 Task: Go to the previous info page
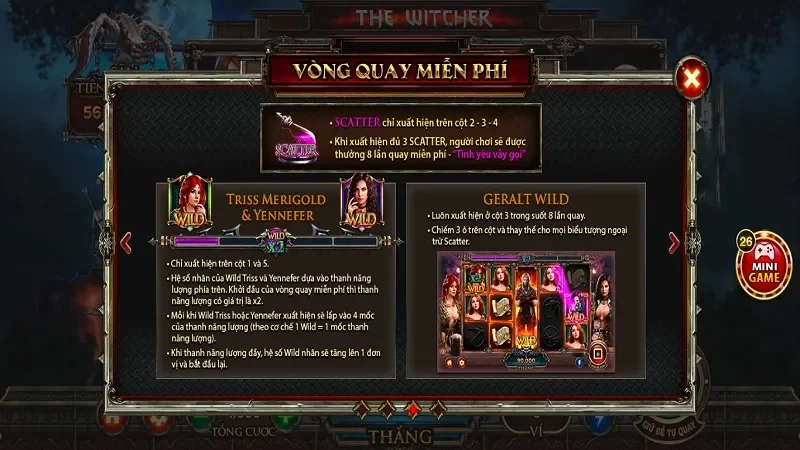click(126, 242)
